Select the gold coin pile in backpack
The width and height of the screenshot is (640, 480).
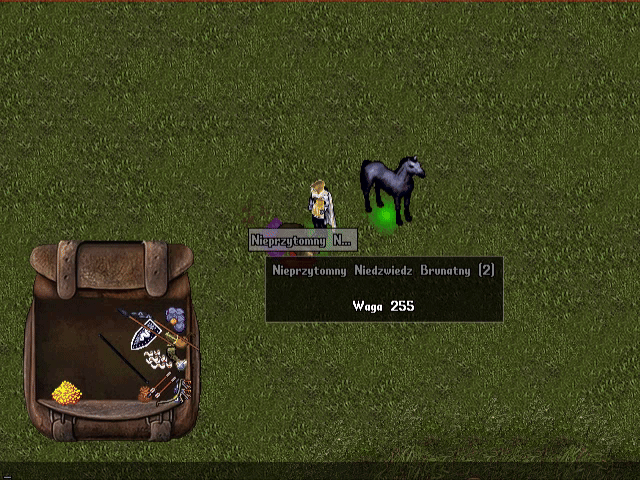click(x=66, y=392)
